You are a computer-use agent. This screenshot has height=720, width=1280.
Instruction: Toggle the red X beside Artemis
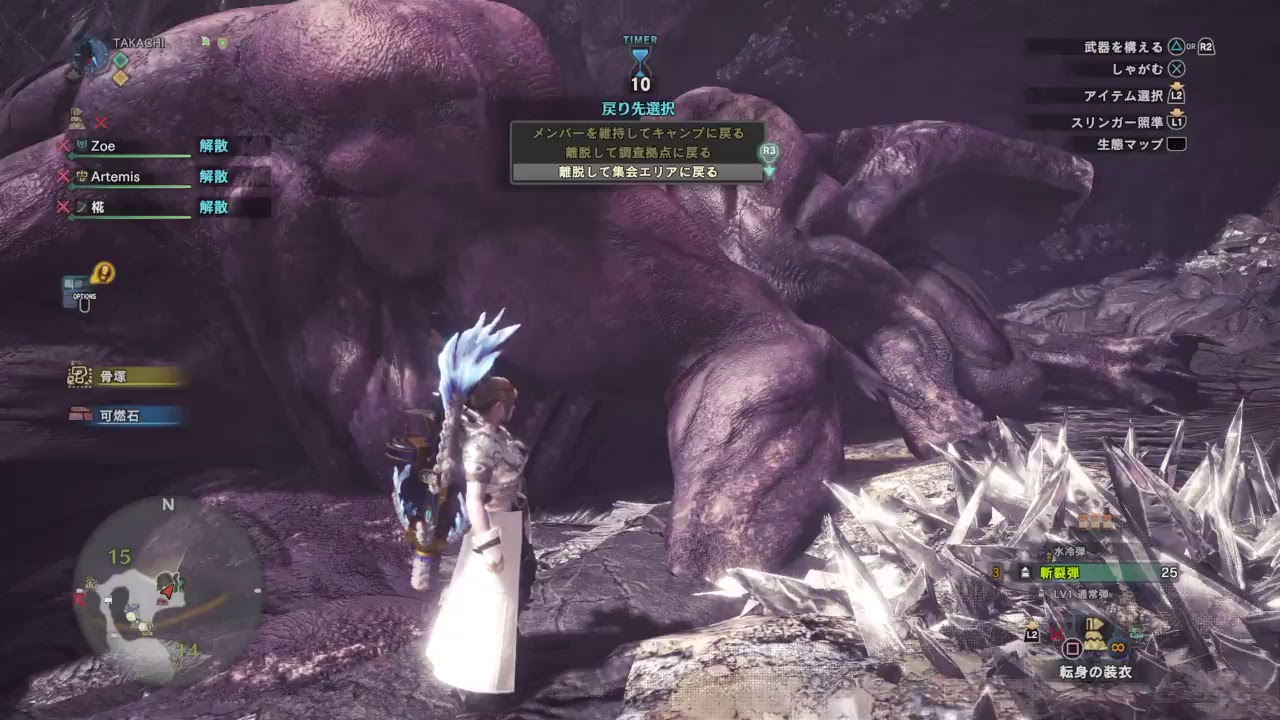tap(62, 175)
